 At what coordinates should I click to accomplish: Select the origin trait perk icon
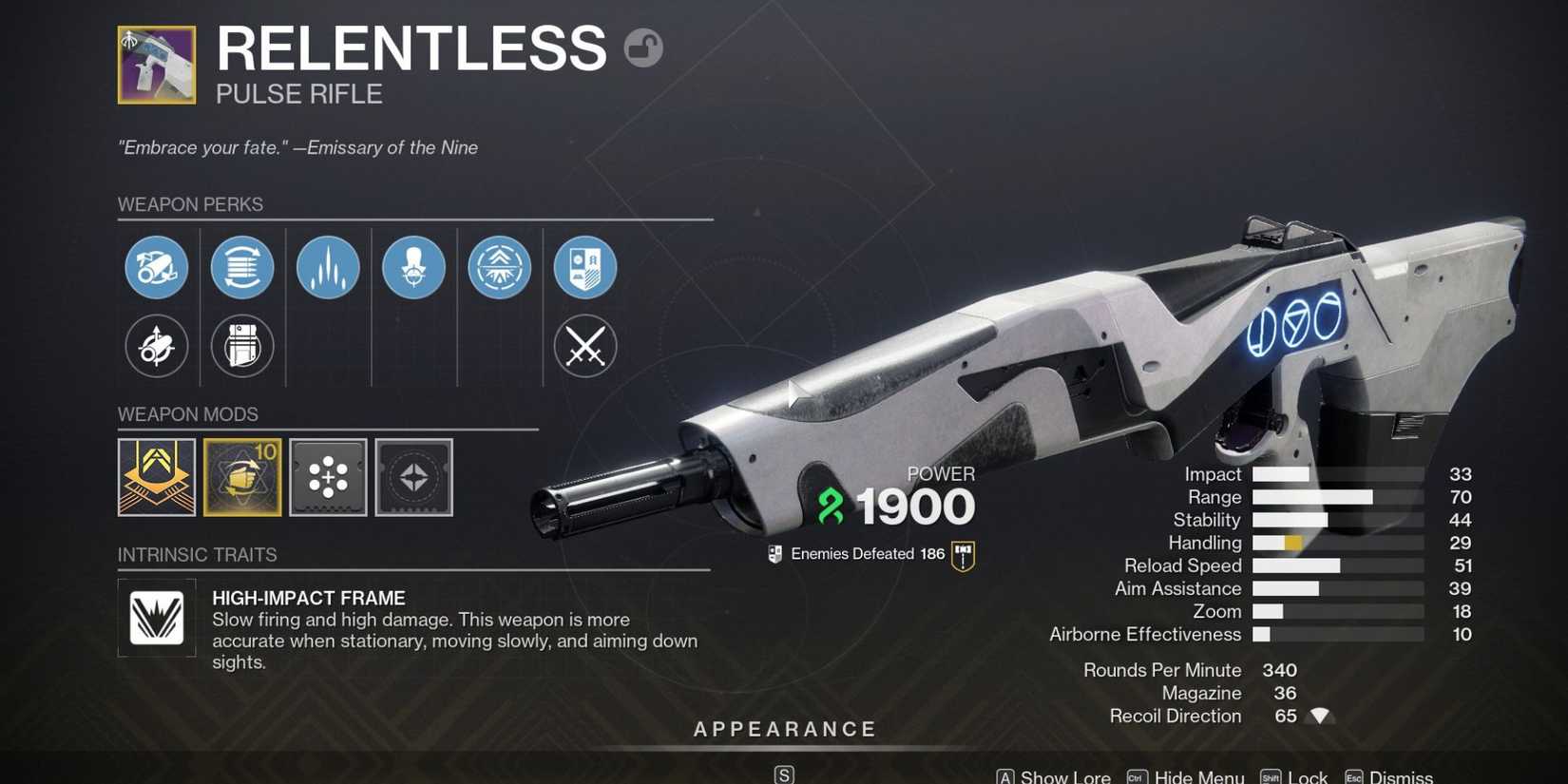coord(584,267)
